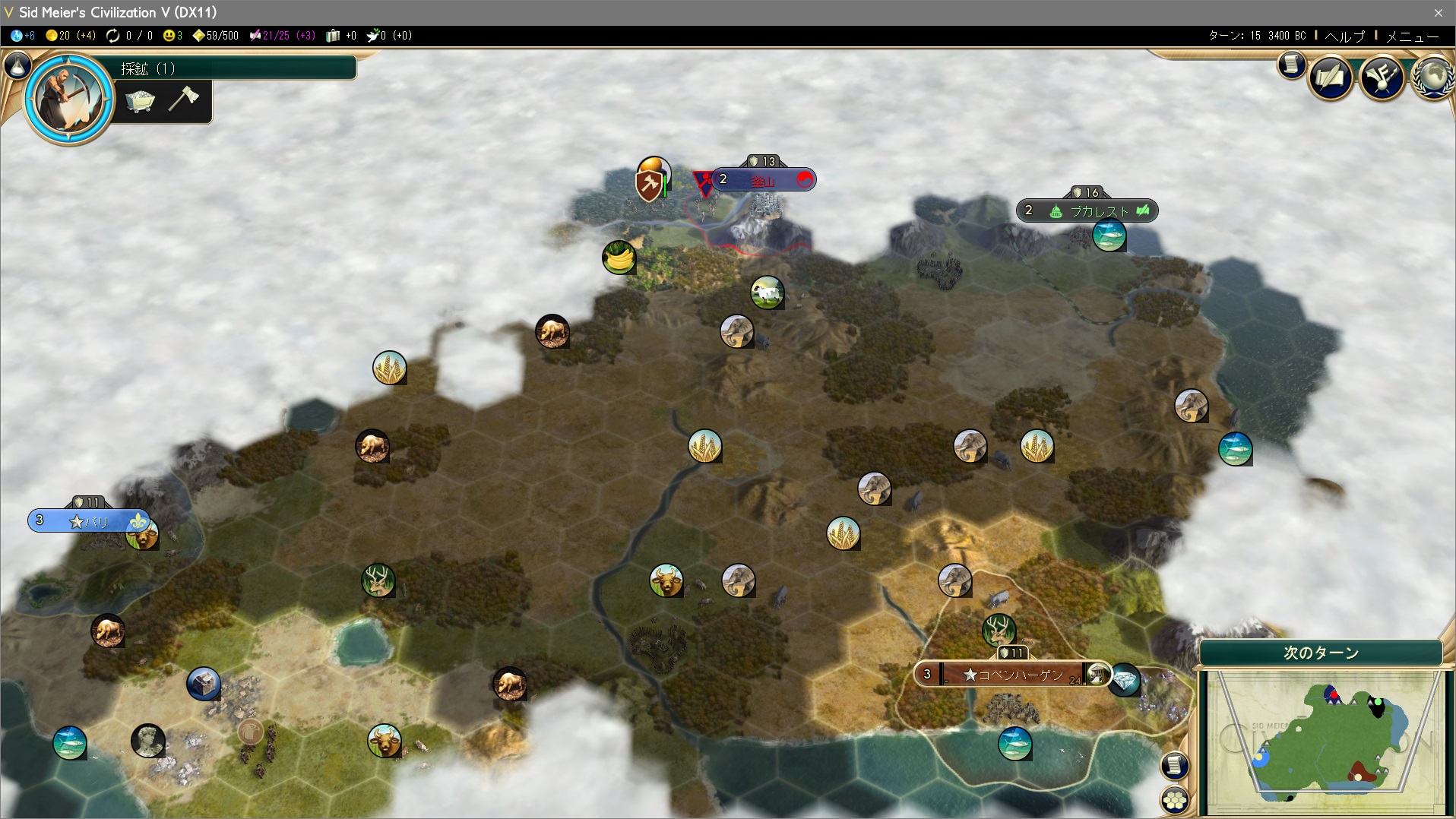Viewport: 1456px width, 819px height.
Task: Click the minimap
Action: [x=1321, y=741]
